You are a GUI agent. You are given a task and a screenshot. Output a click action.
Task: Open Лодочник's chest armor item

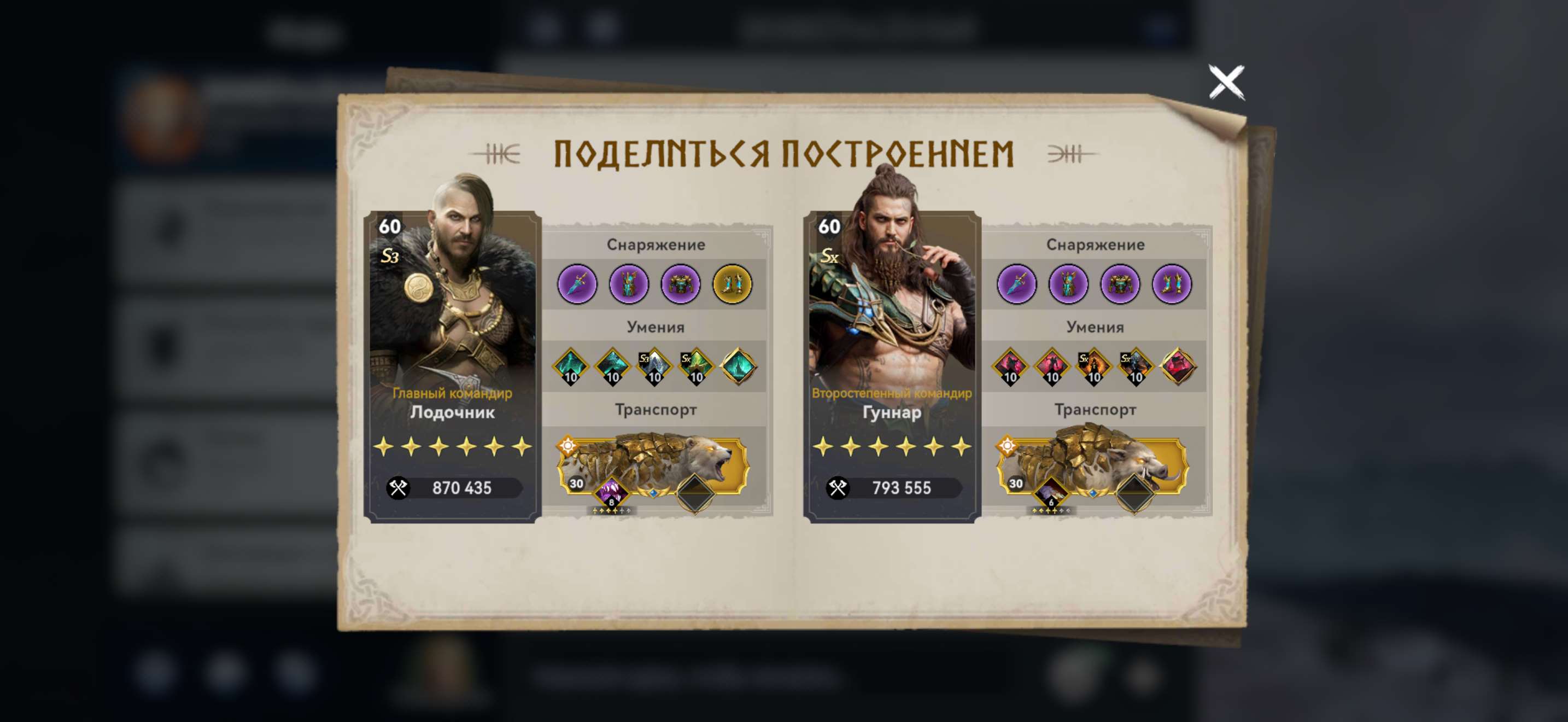tap(682, 284)
